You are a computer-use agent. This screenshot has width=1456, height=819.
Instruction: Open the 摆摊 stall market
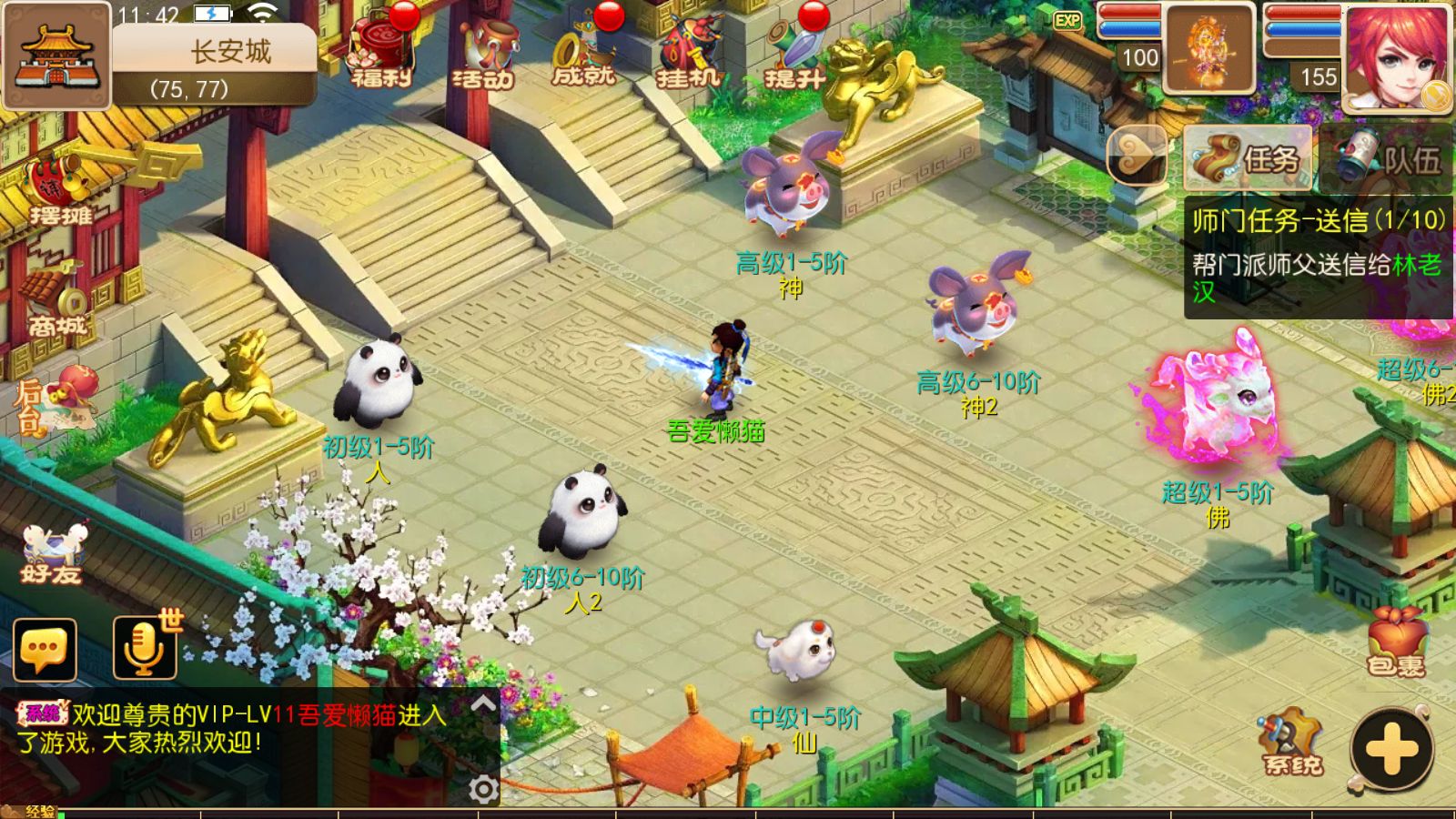click(59, 193)
